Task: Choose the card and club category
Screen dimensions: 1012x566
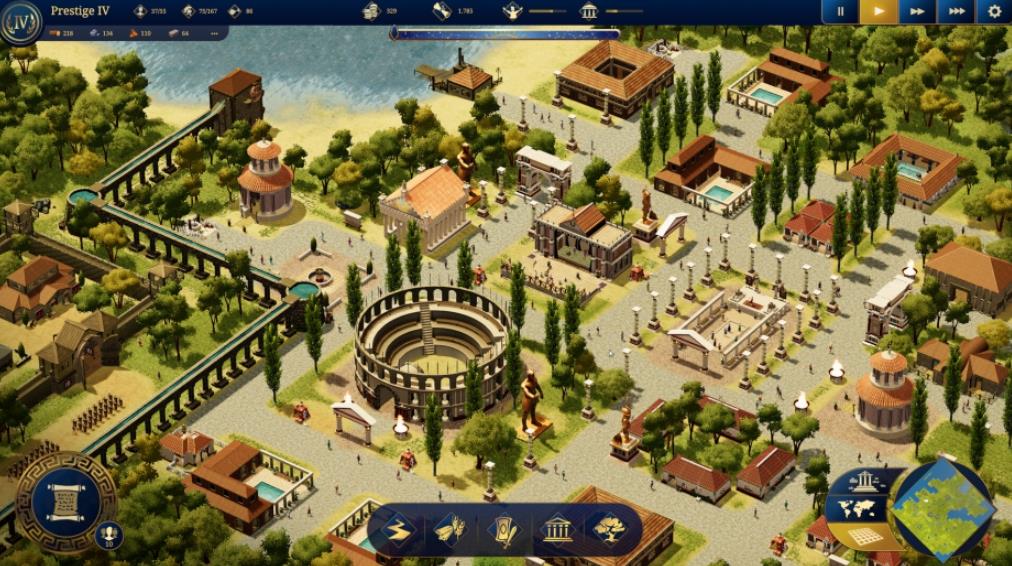Action: (x=502, y=529)
